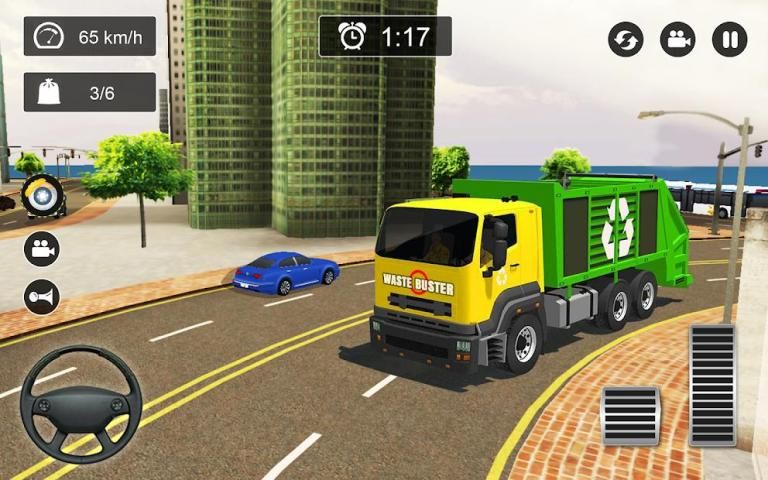Click the steering wheel control
Image resolution: width=768 pixels, height=480 pixels.
click(81, 404)
